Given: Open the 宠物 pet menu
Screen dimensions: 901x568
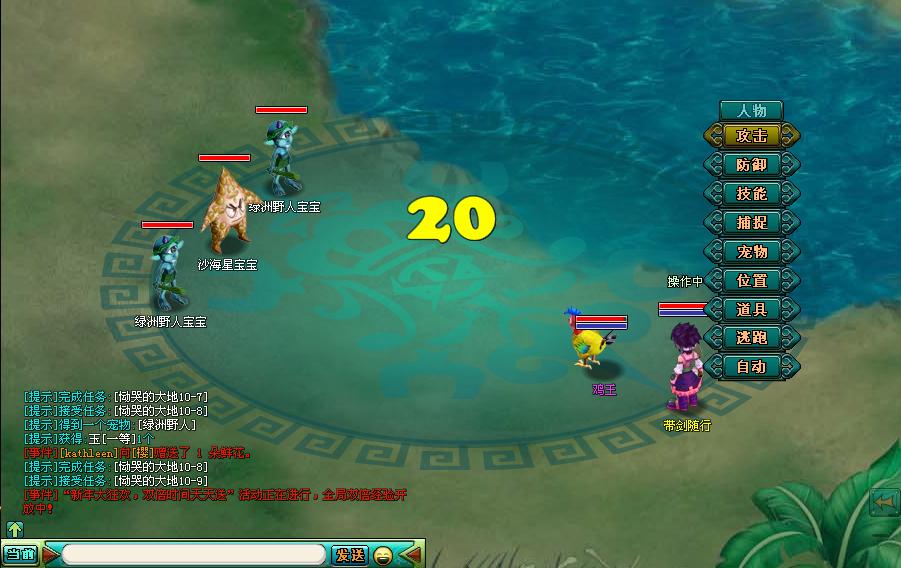Looking at the screenshot, I should click(x=752, y=252).
